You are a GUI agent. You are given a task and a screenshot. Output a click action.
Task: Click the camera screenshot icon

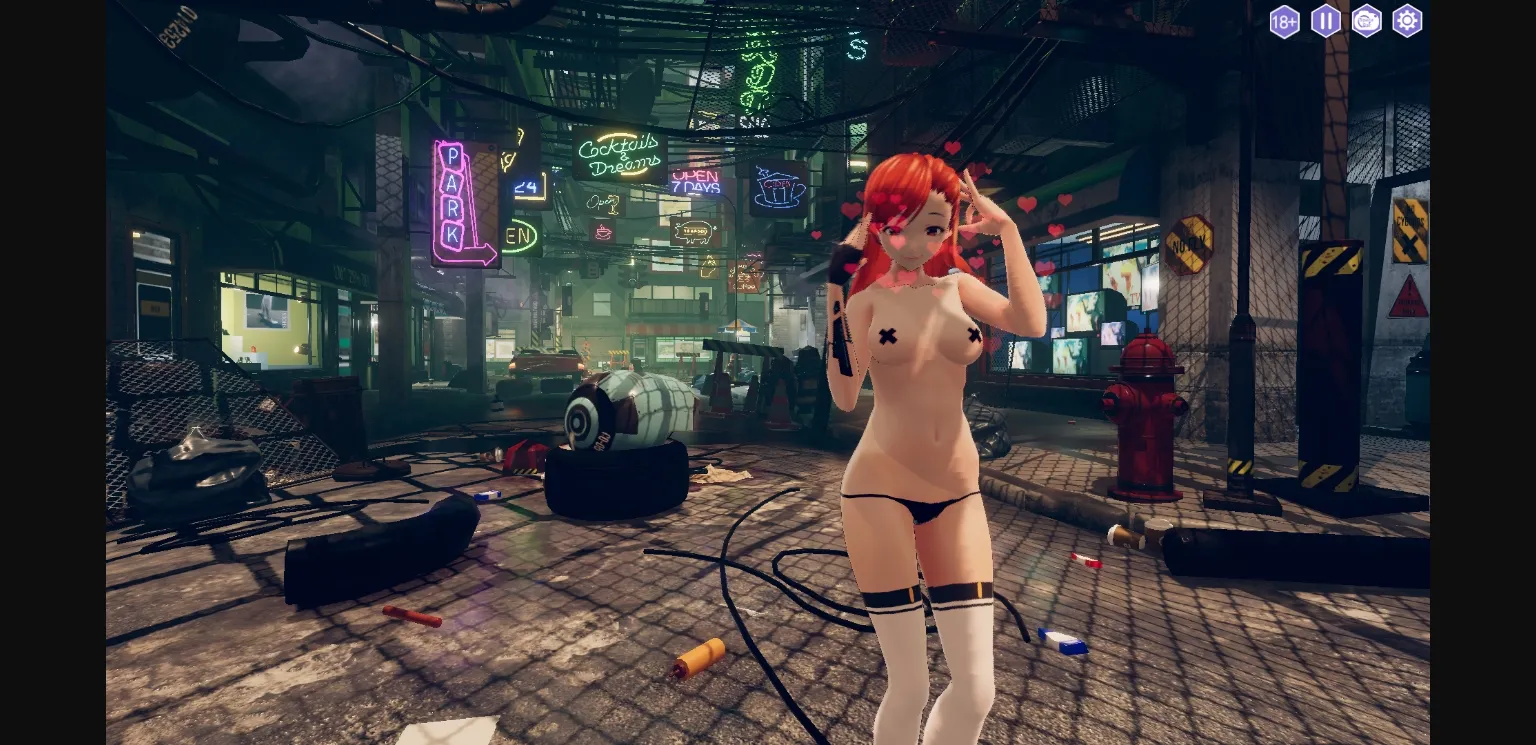[1366, 21]
